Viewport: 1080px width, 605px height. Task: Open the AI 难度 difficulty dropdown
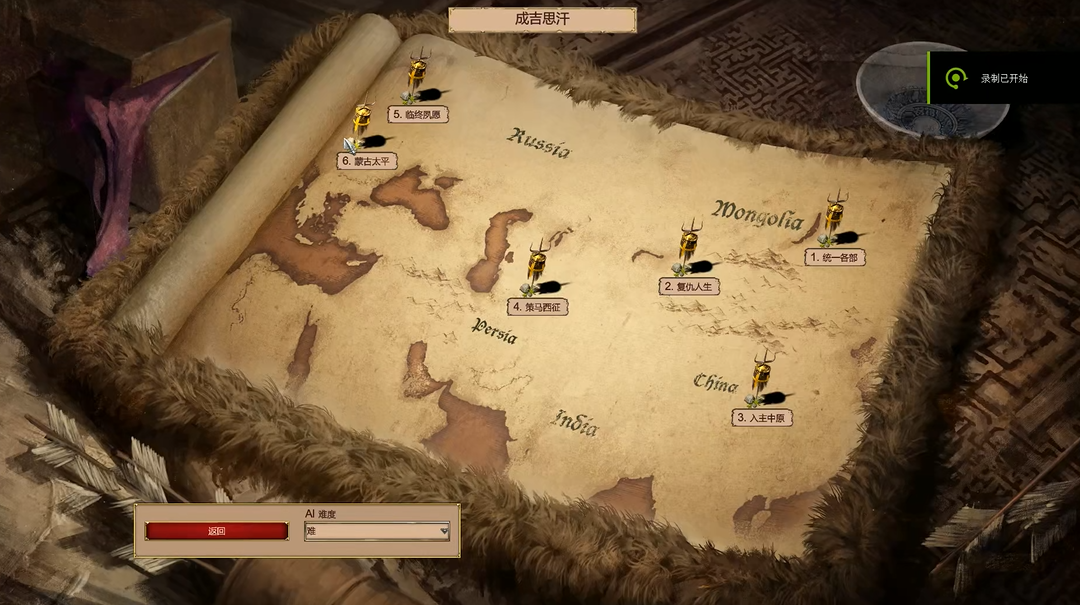[x=377, y=531]
